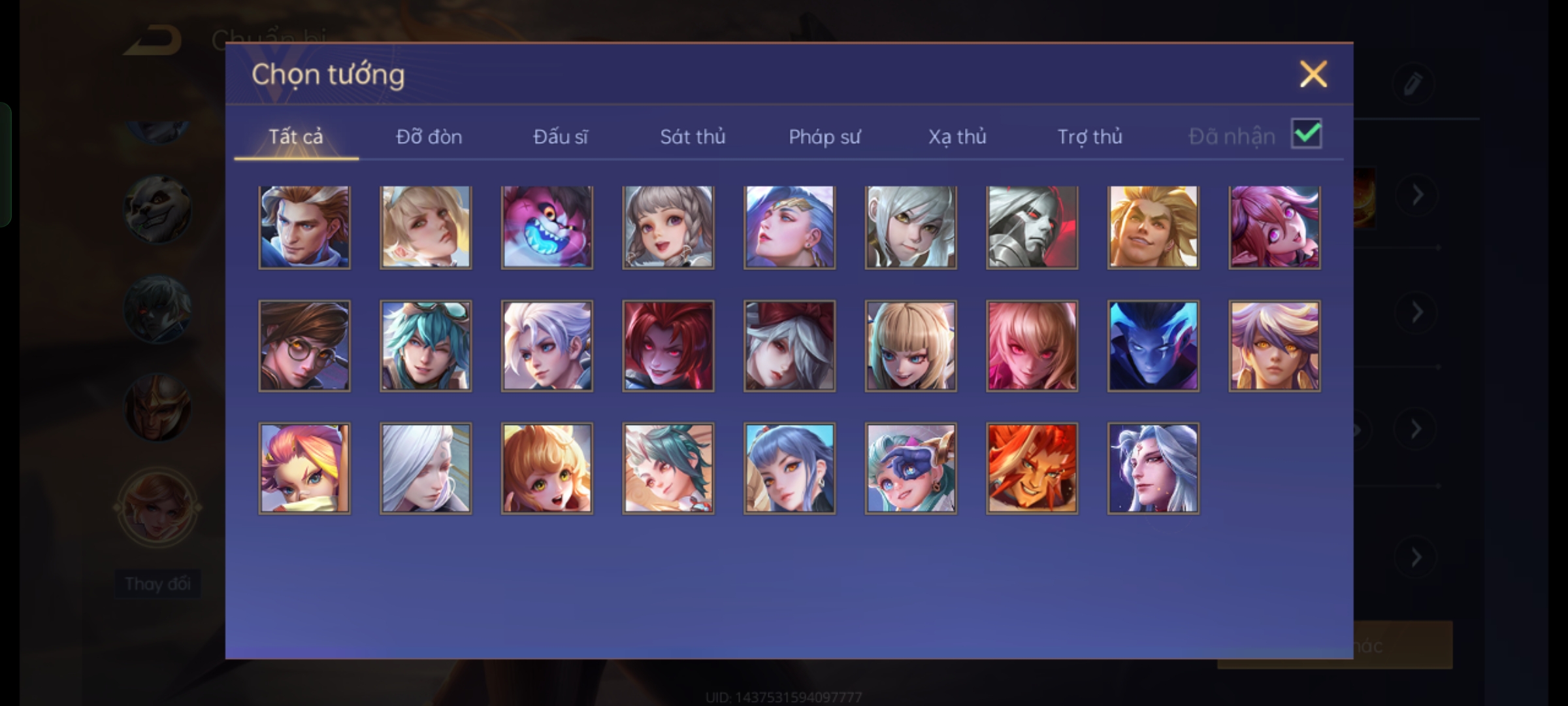Show the Sát thủ heroes
The image size is (1568, 706).
click(x=693, y=137)
